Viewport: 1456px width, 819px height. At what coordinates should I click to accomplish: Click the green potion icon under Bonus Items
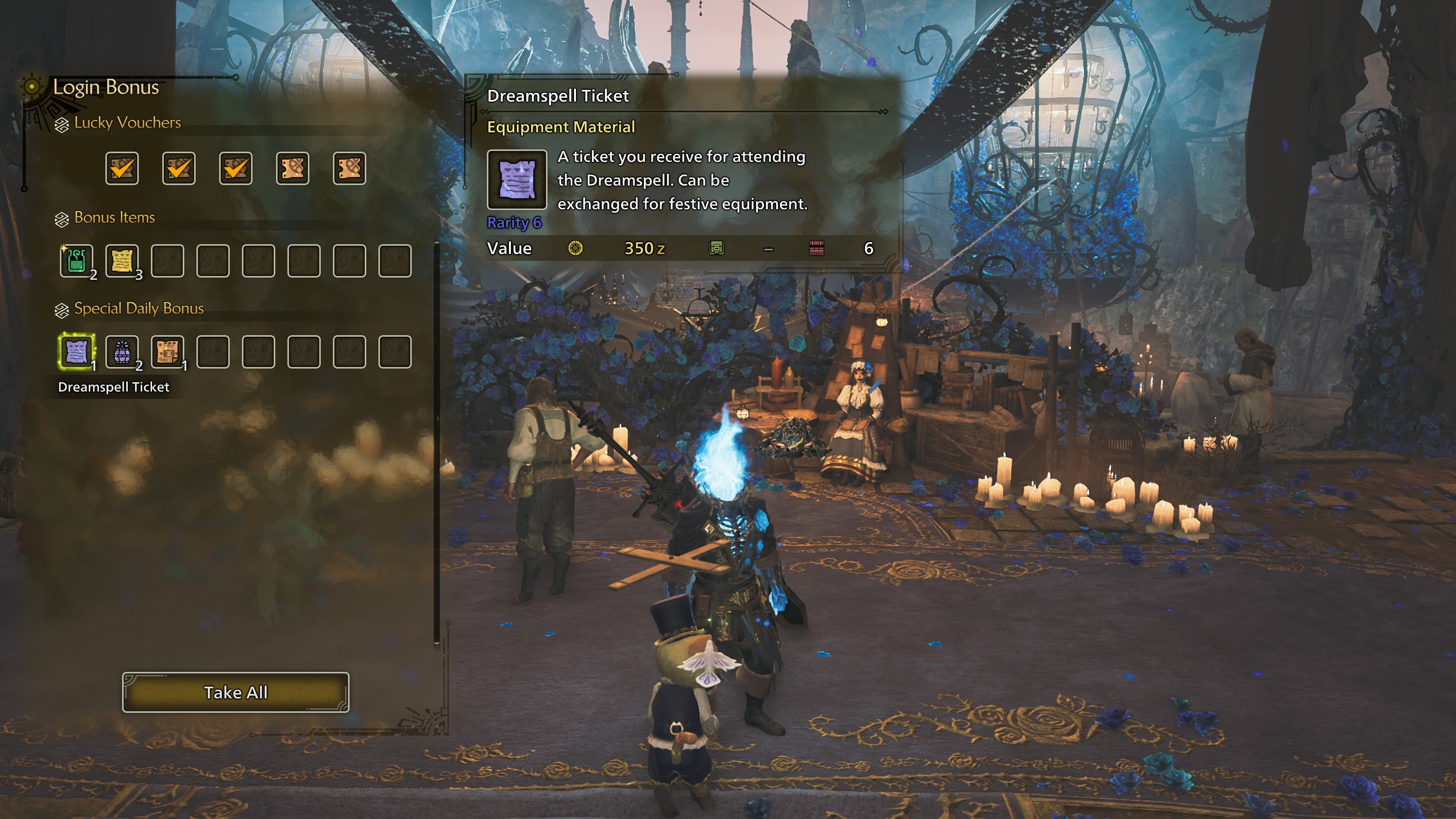click(76, 260)
